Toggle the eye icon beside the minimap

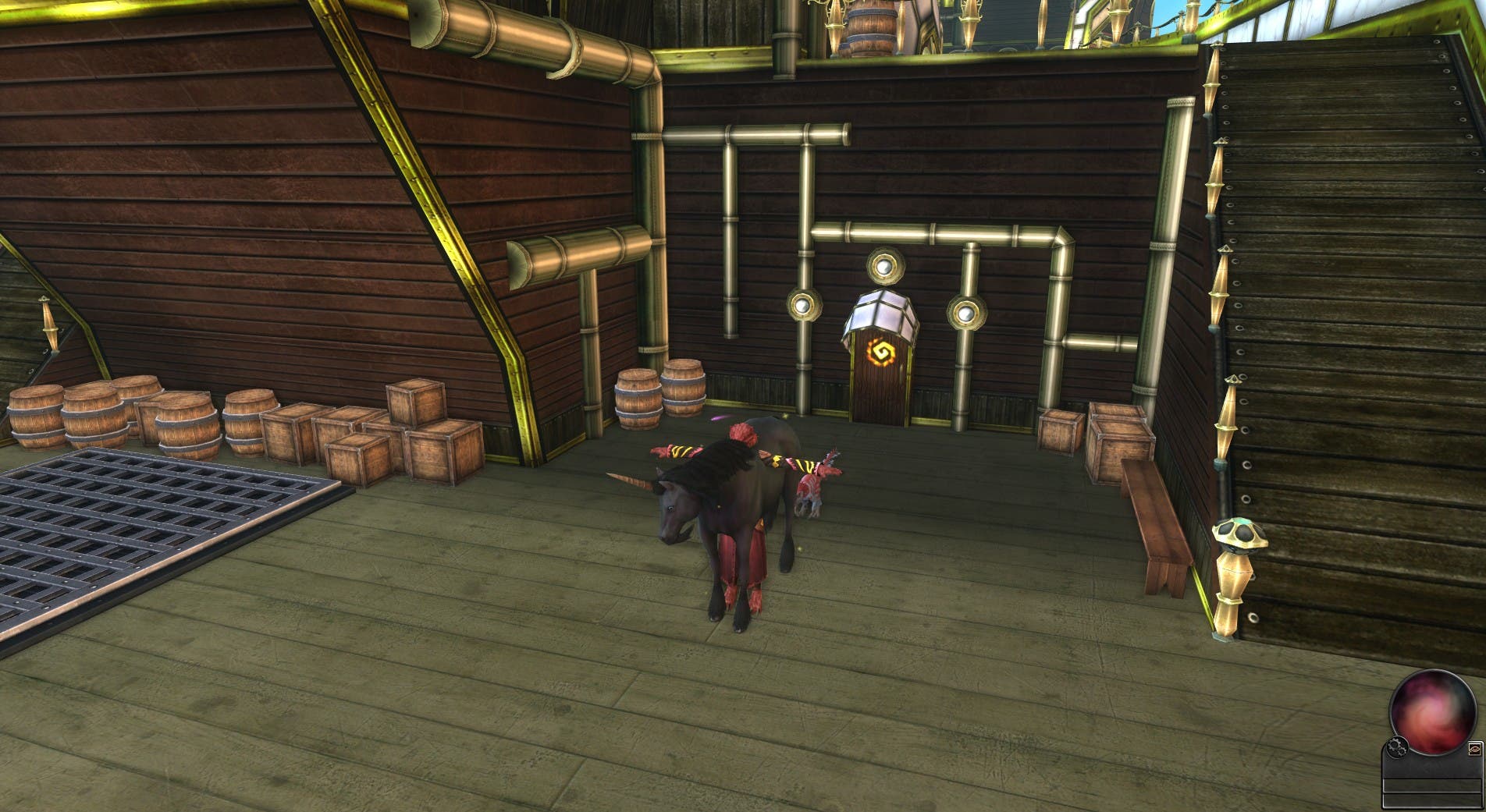point(1474,749)
